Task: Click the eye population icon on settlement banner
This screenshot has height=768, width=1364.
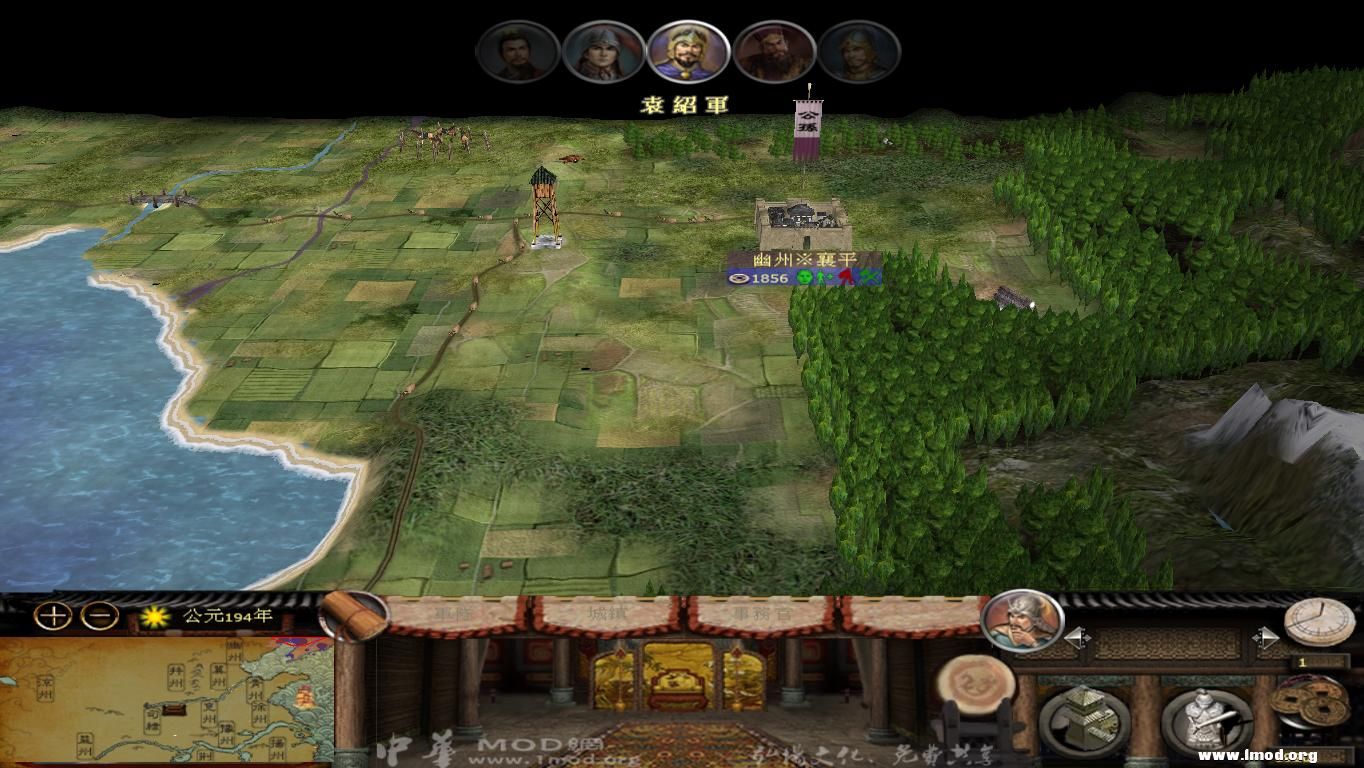Action: [x=739, y=278]
